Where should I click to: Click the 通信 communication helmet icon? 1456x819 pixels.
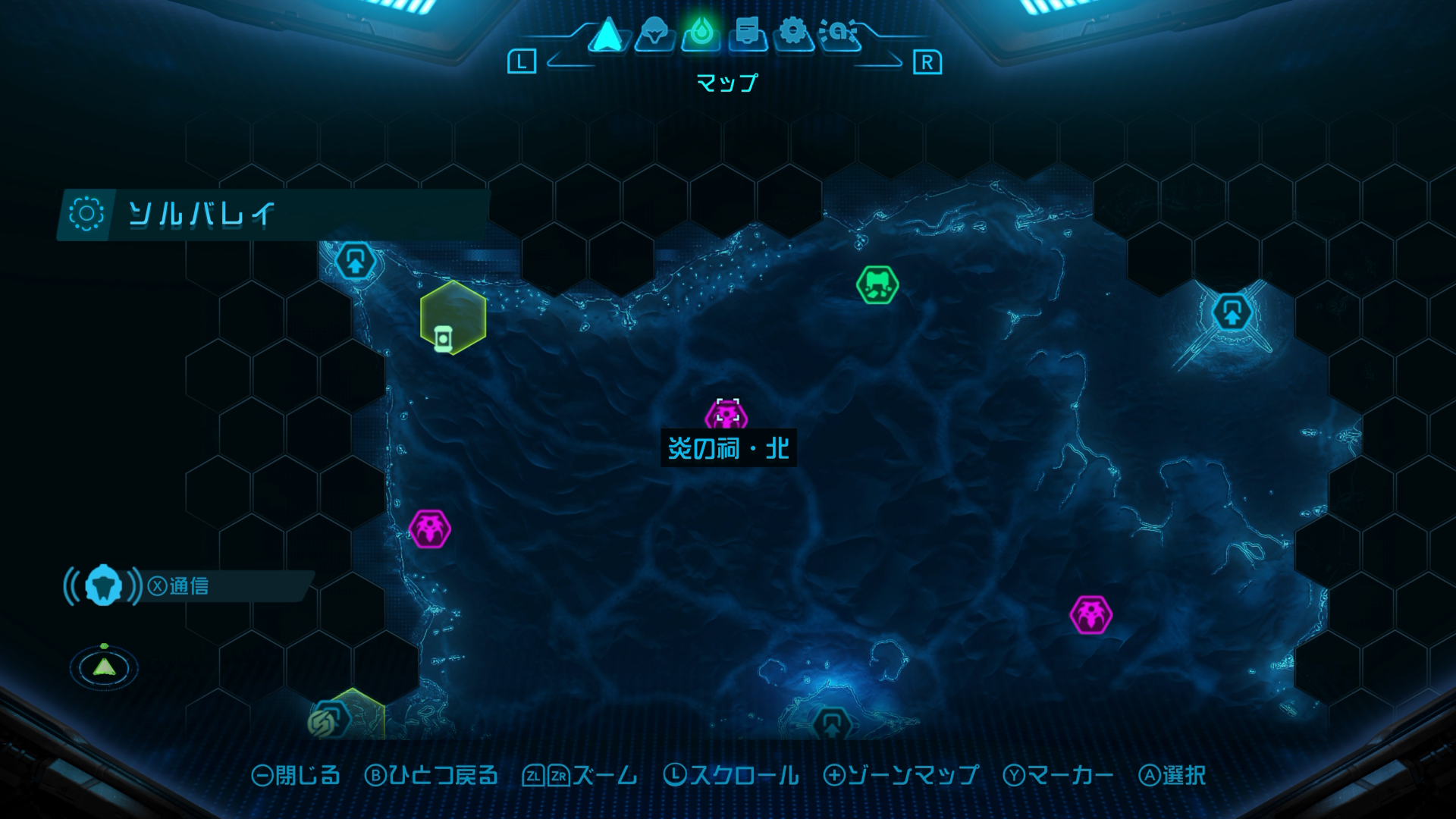click(103, 585)
